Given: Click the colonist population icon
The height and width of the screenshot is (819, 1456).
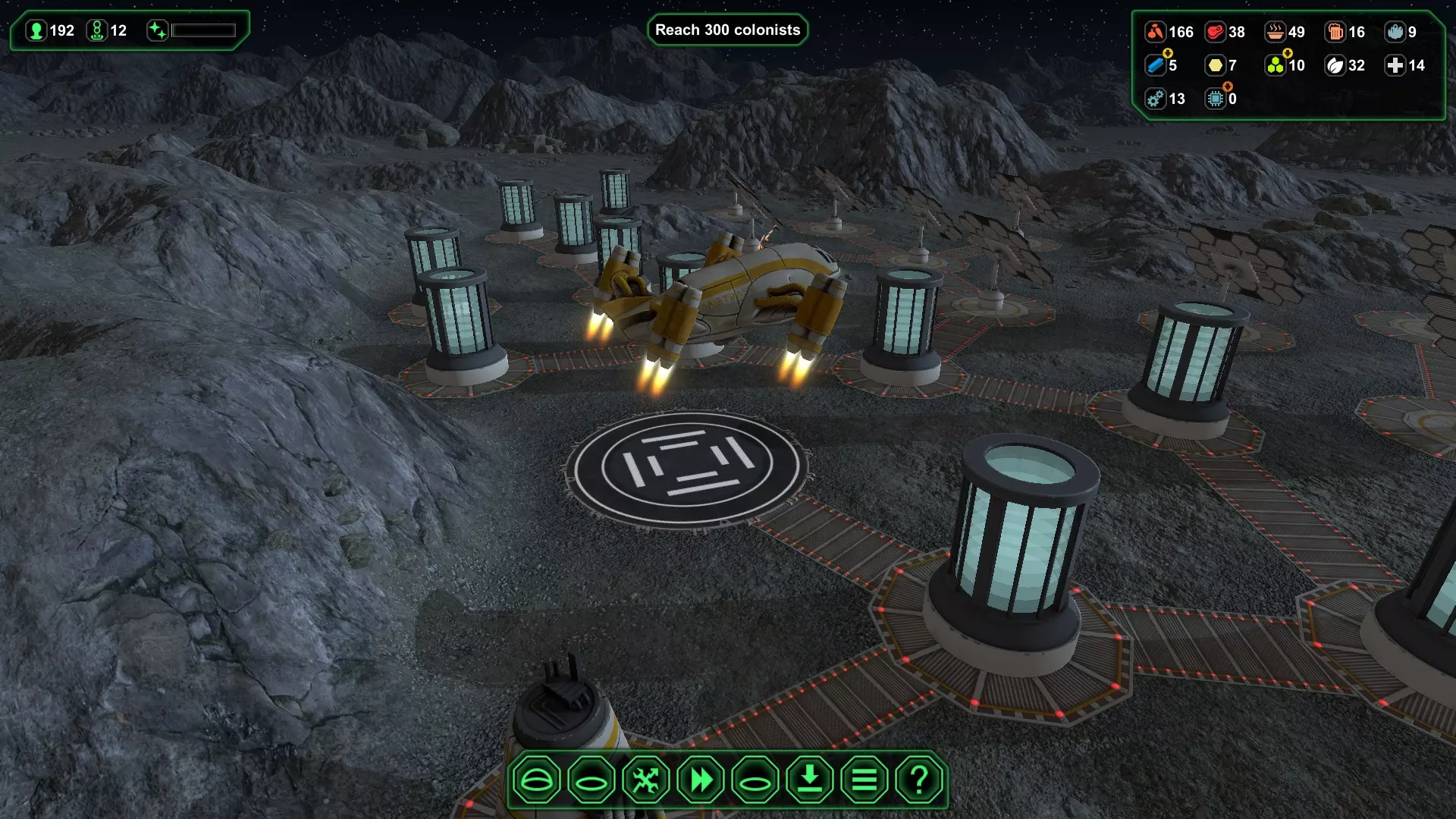Looking at the screenshot, I should (36, 31).
